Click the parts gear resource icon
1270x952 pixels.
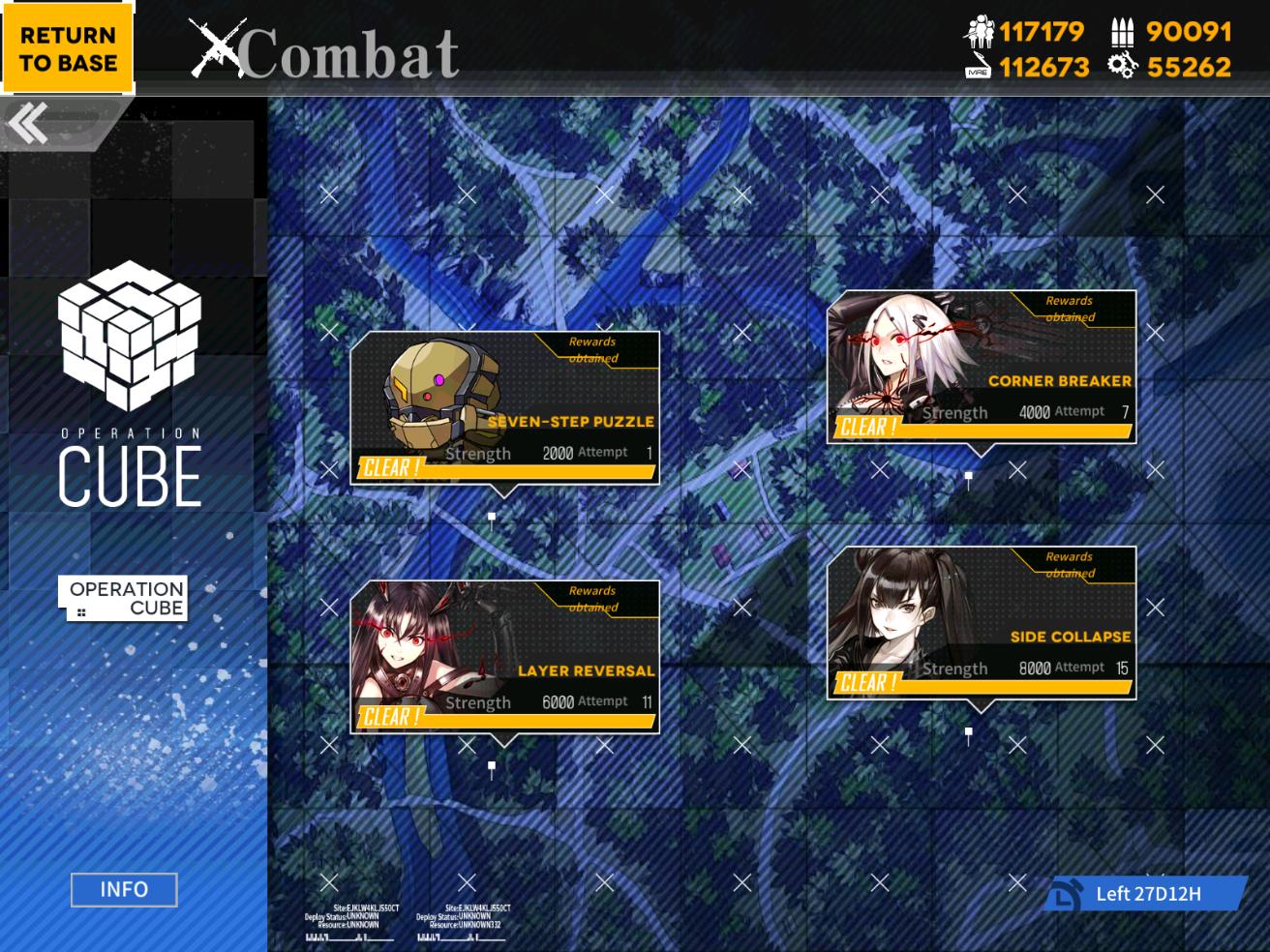(x=1120, y=68)
